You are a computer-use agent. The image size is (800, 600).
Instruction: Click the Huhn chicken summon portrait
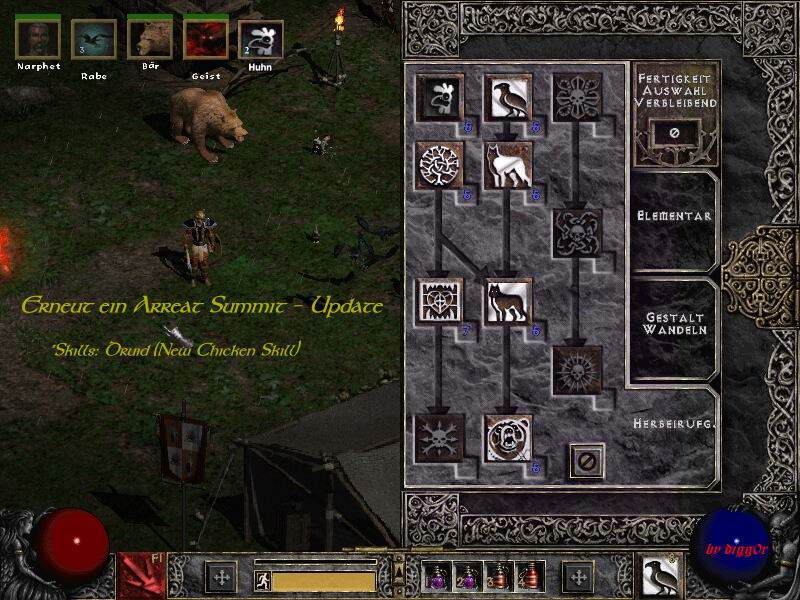(x=261, y=39)
